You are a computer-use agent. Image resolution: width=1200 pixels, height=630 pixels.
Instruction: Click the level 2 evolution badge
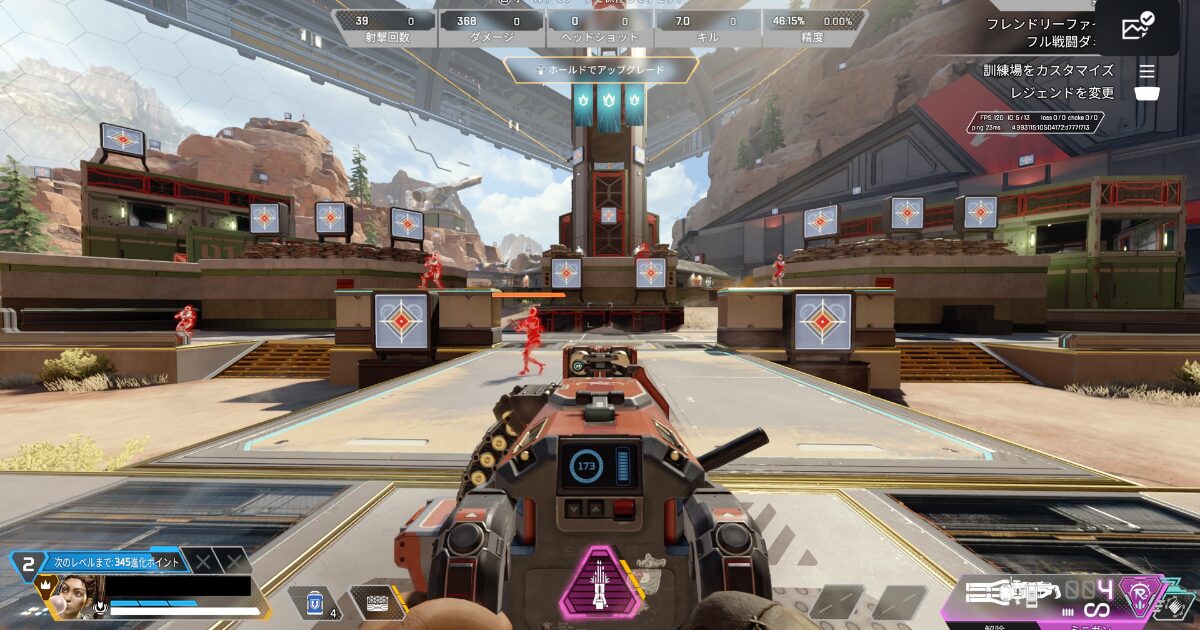click(29, 564)
